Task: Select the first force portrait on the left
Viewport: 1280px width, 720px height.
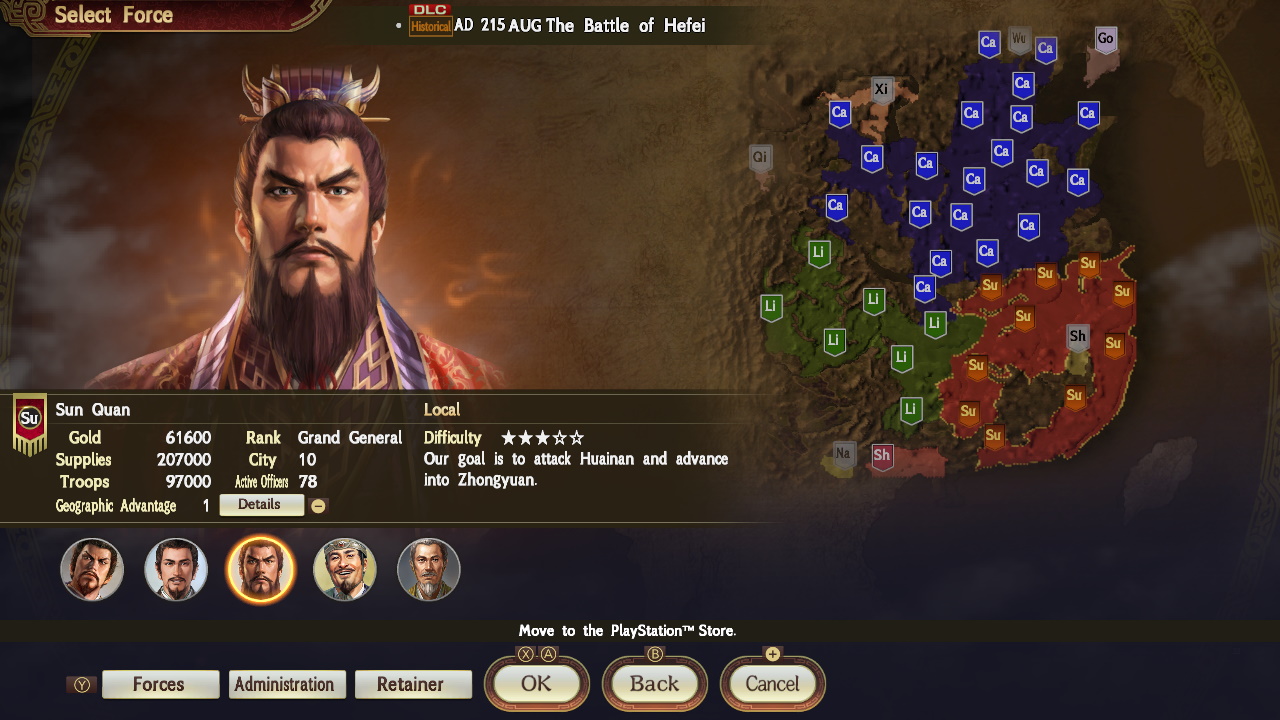Action: tap(92, 568)
